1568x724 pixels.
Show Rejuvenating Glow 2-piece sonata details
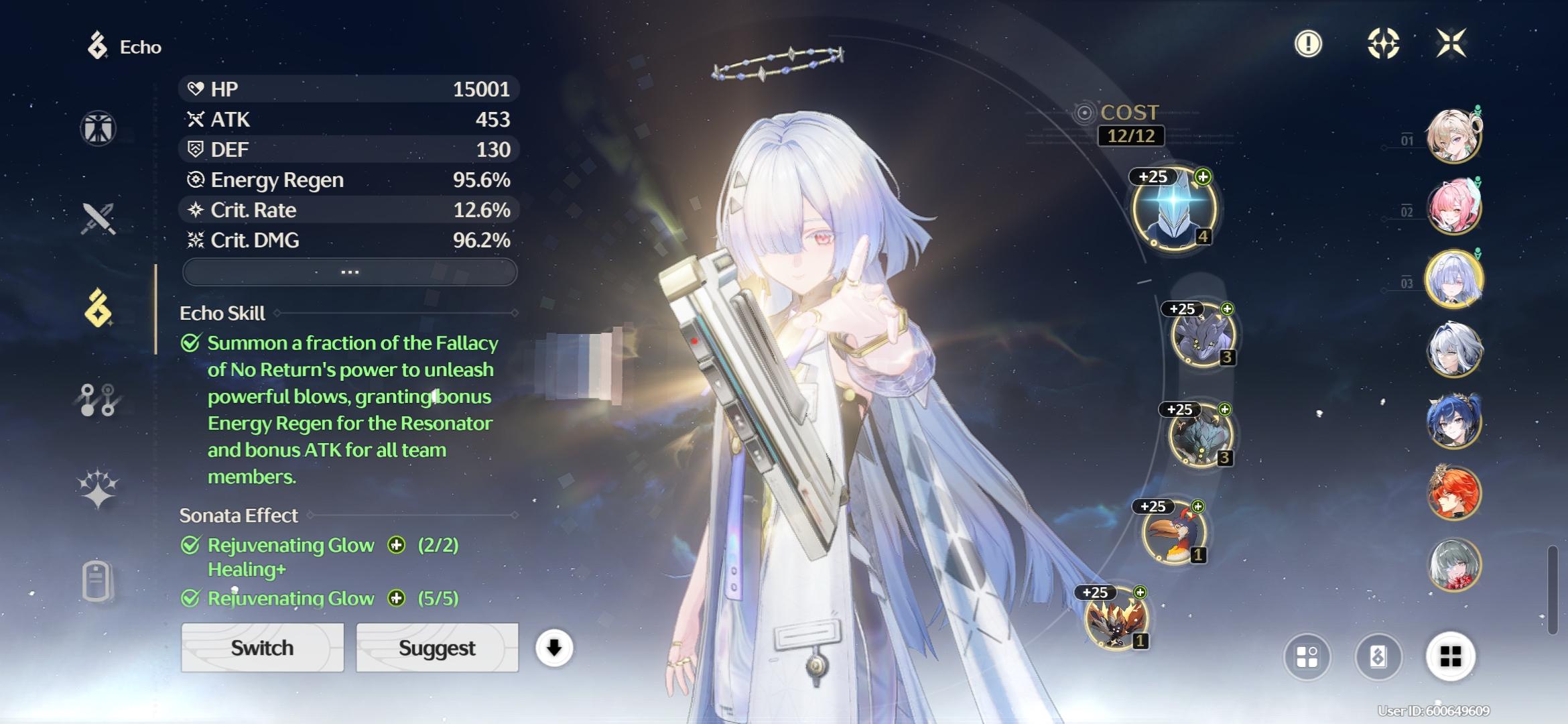[397, 545]
